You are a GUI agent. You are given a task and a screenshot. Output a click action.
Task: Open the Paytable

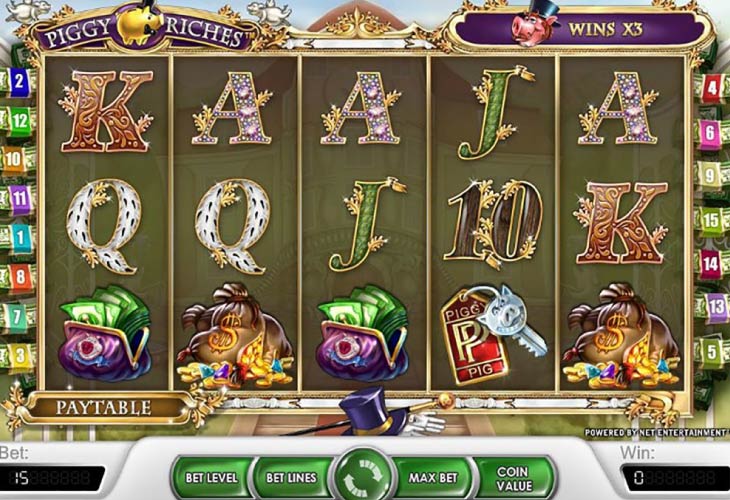[104, 407]
